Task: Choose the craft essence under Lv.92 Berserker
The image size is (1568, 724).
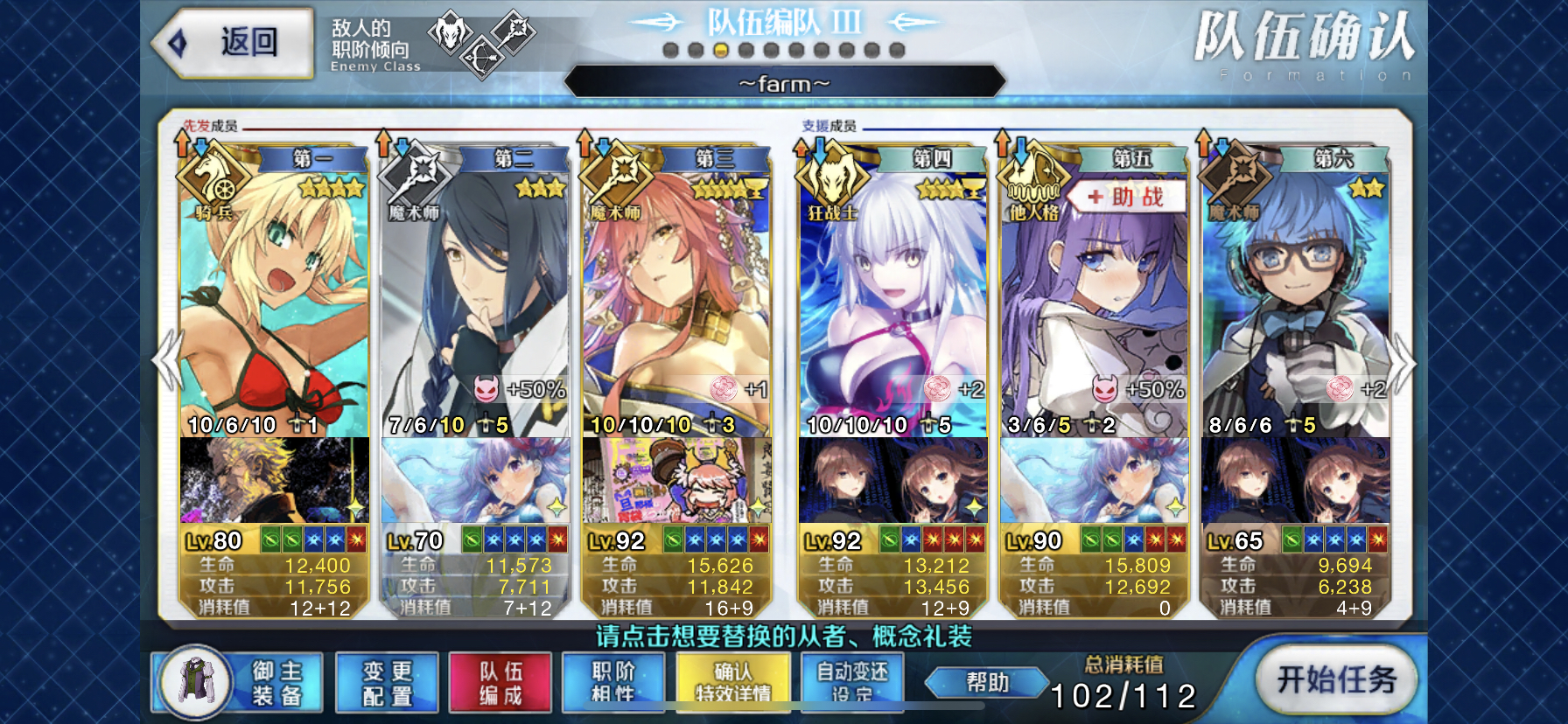Action: pos(892,480)
